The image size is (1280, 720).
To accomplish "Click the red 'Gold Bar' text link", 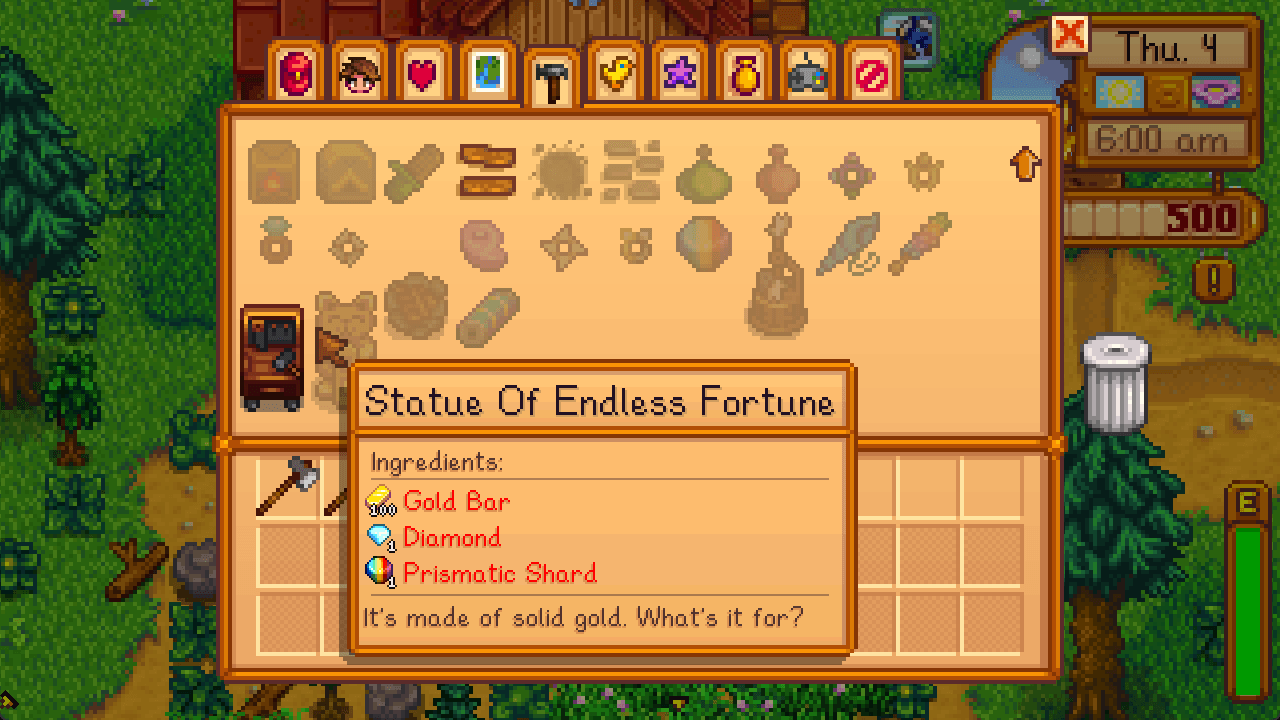I will 455,501.
